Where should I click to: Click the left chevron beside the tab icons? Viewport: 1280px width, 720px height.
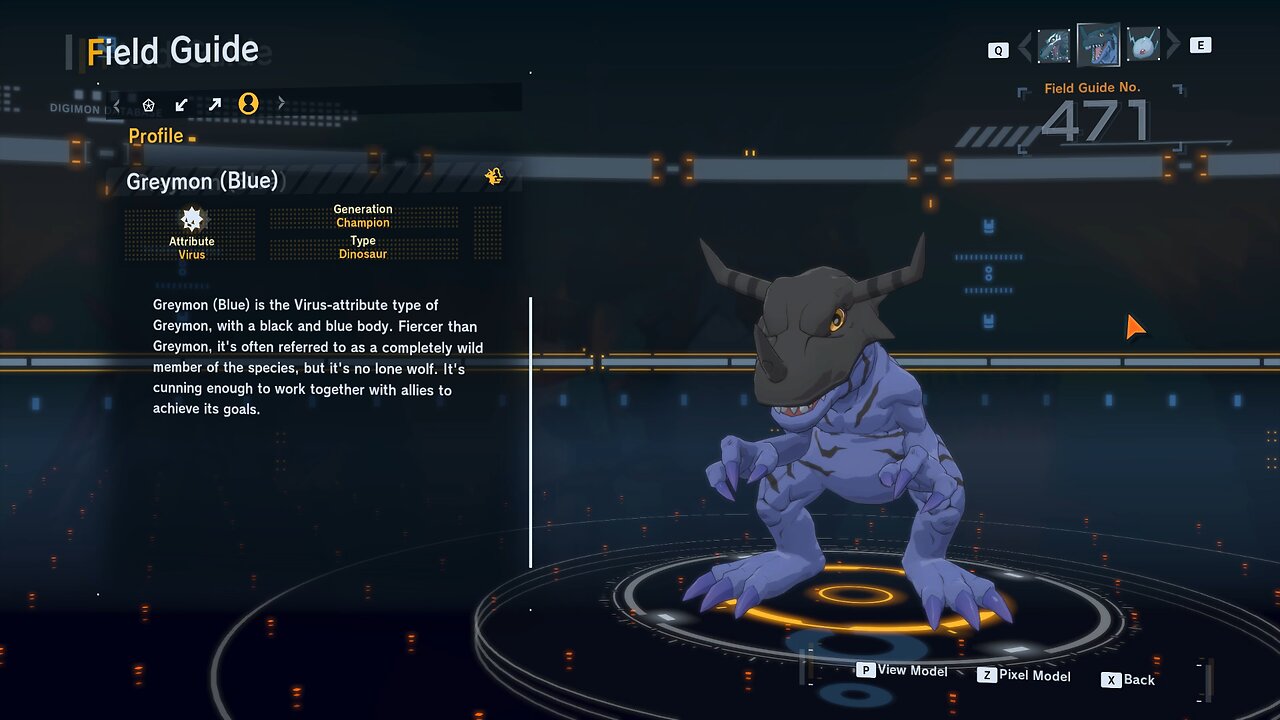pos(117,104)
